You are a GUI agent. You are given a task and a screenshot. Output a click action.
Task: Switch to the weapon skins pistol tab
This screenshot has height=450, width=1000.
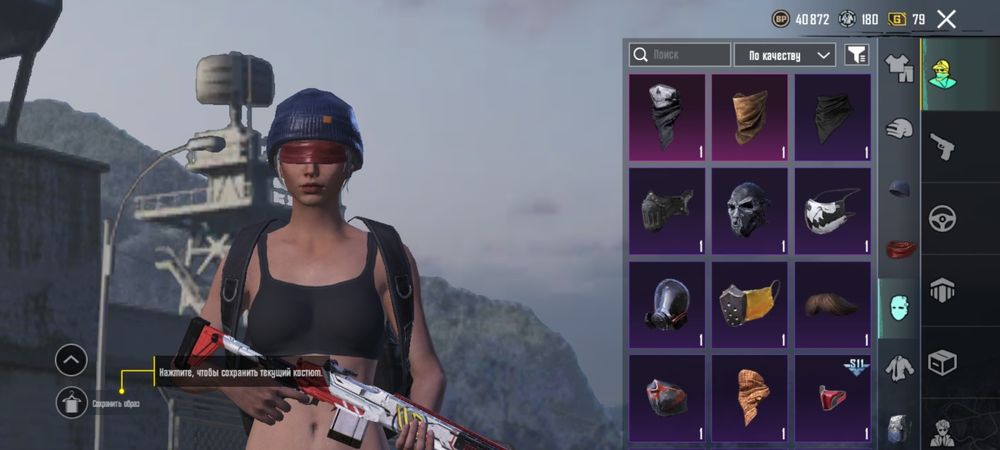click(943, 146)
